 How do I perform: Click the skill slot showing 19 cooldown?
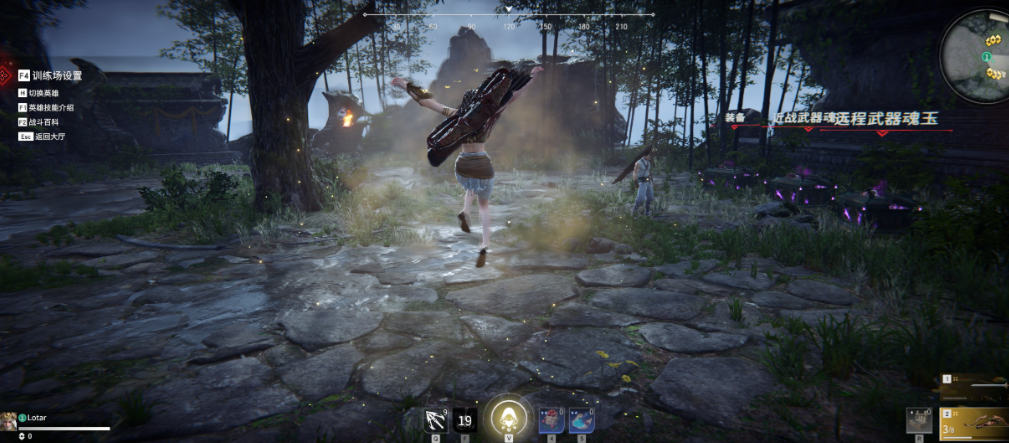click(464, 421)
